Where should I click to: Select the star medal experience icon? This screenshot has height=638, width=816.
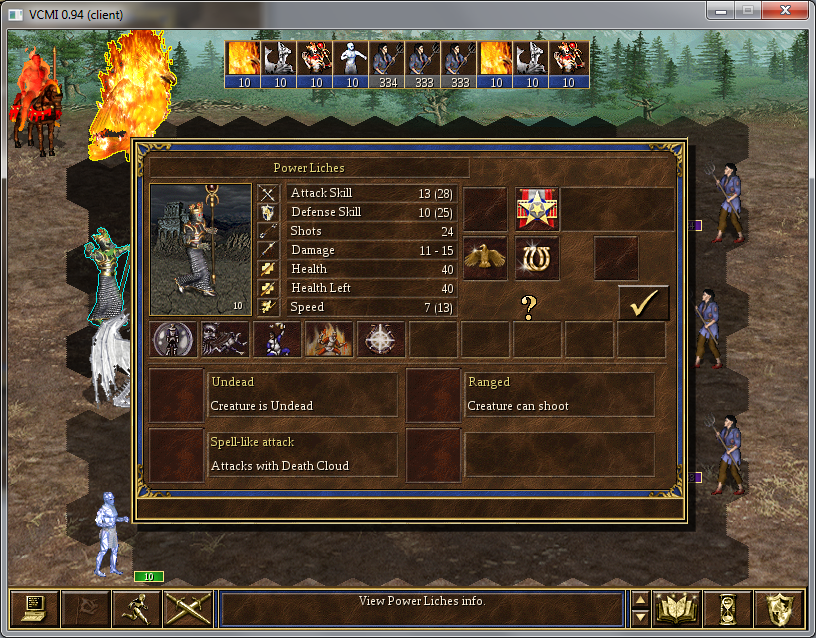coord(537,209)
